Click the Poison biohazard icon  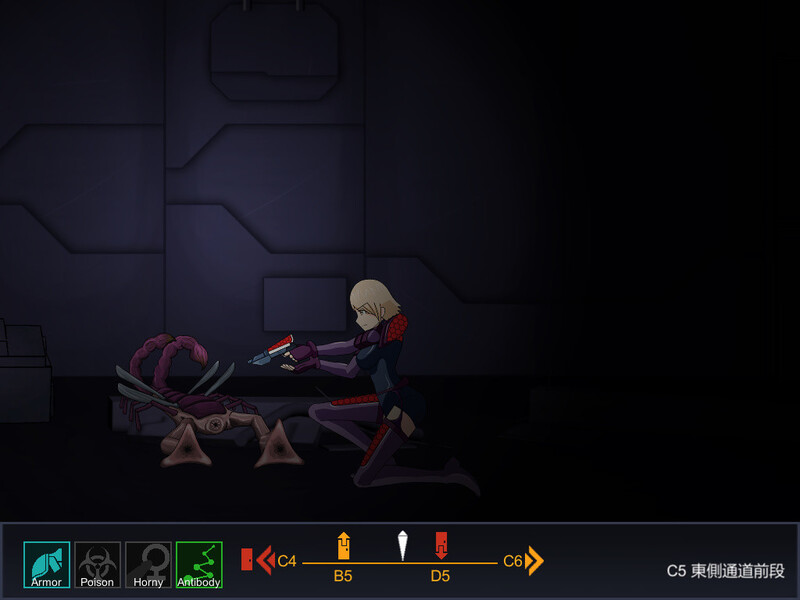click(97, 564)
